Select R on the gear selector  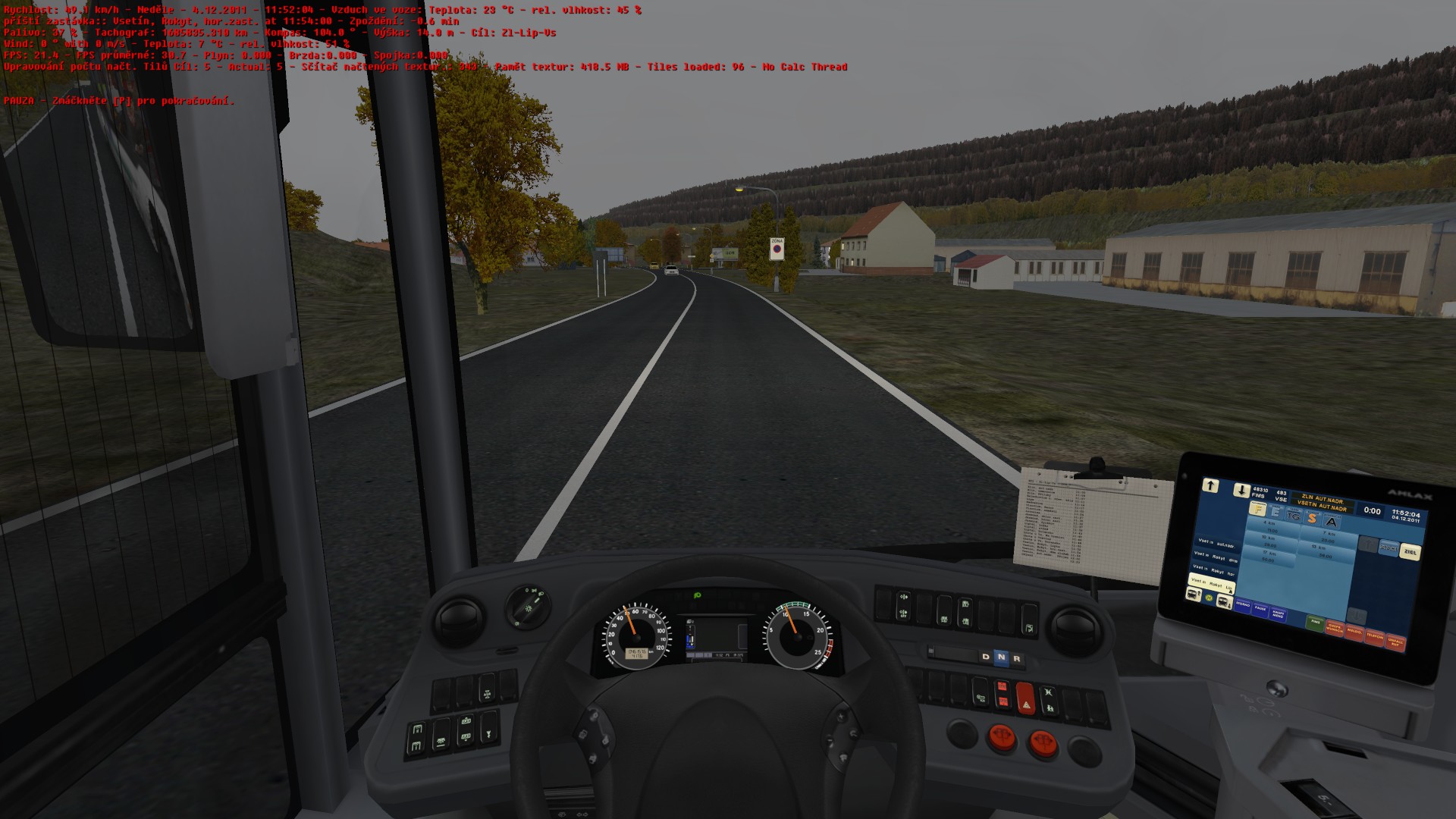1017,658
